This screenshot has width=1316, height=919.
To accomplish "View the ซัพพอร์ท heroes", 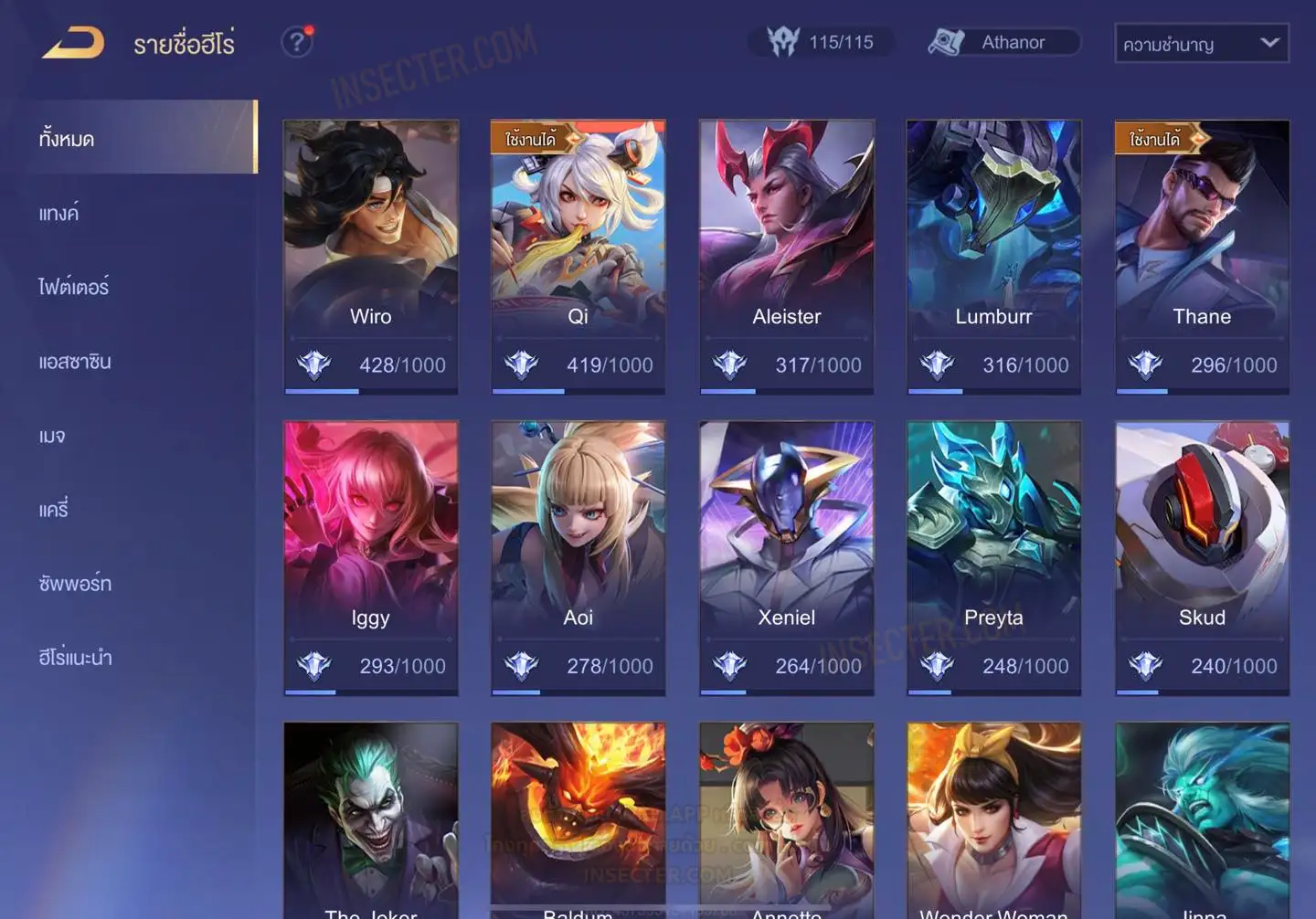I will (x=75, y=584).
